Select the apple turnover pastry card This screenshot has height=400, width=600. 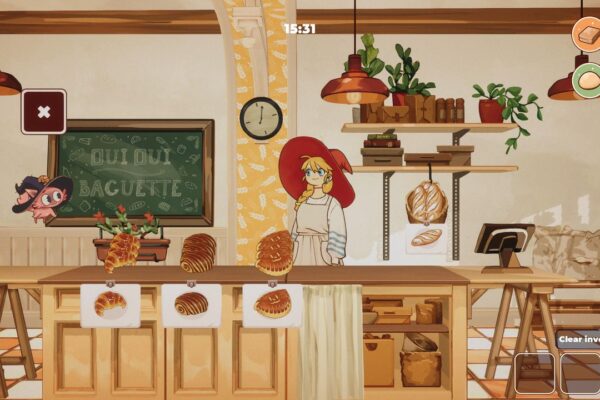coord(272,305)
